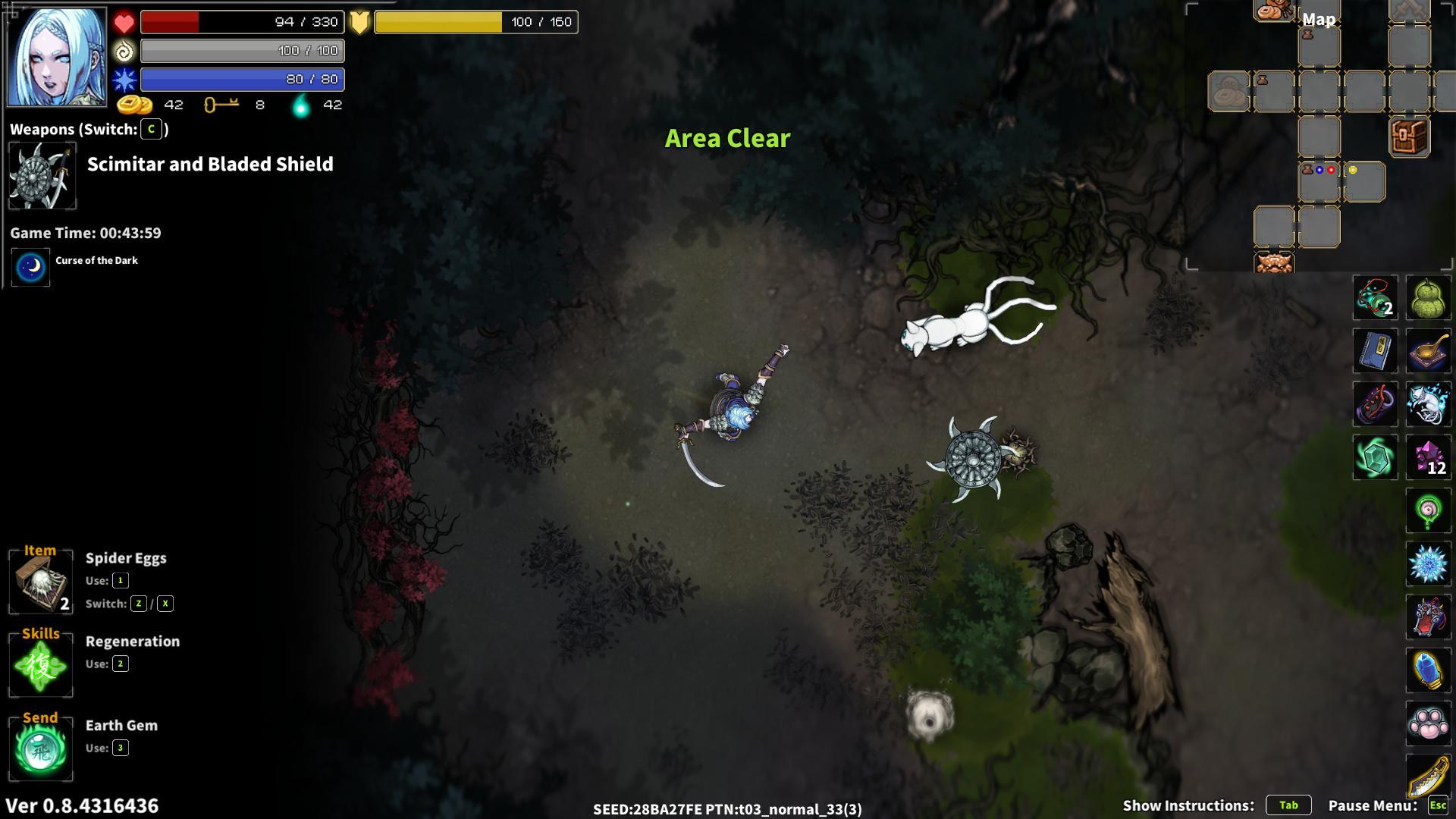The width and height of the screenshot is (1456, 819).
Task: Click the Item section label
Action: click(39, 549)
